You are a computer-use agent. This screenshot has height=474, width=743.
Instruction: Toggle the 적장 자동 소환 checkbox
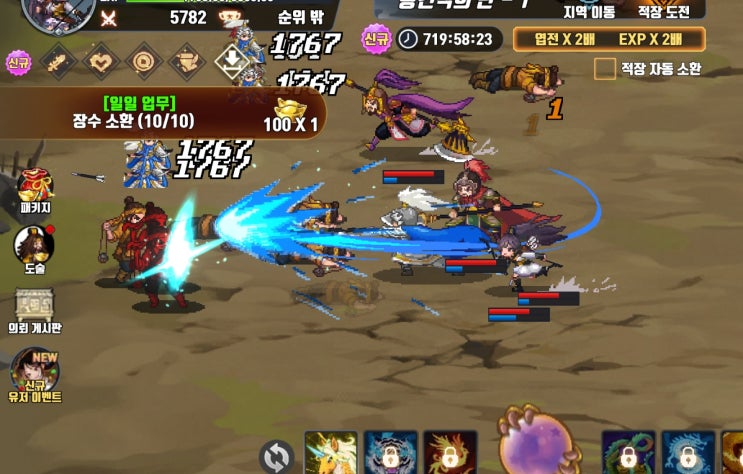click(604, 69)
